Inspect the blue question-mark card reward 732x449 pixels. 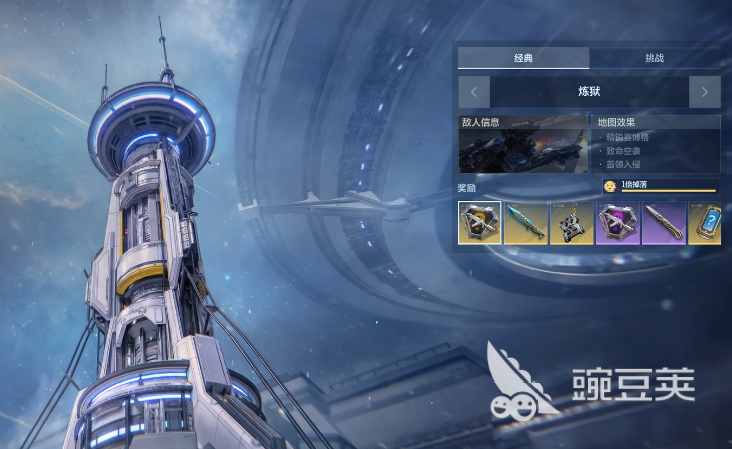(705, 222)
